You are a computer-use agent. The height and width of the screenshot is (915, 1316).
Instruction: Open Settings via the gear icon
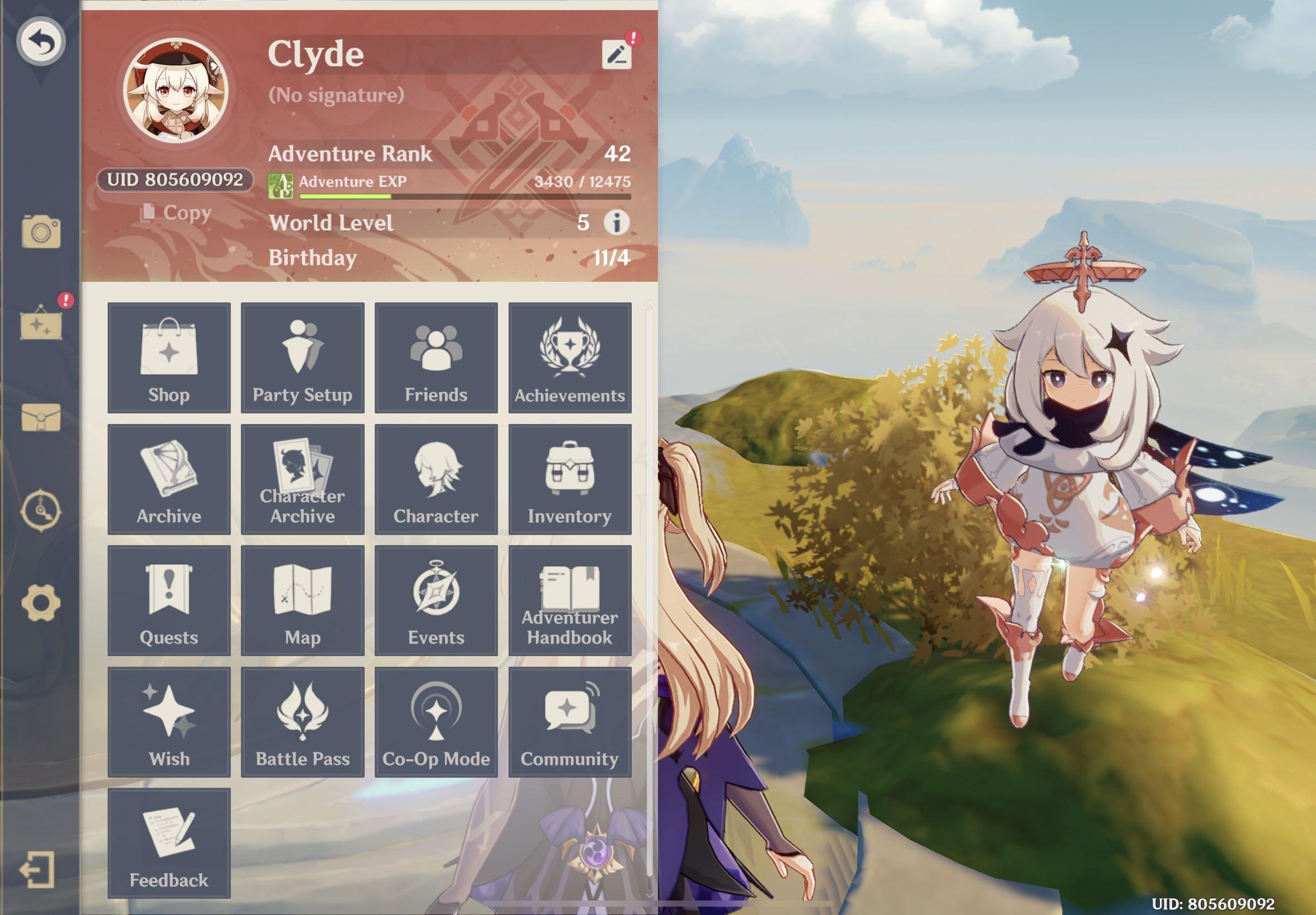tap(41, 603)
